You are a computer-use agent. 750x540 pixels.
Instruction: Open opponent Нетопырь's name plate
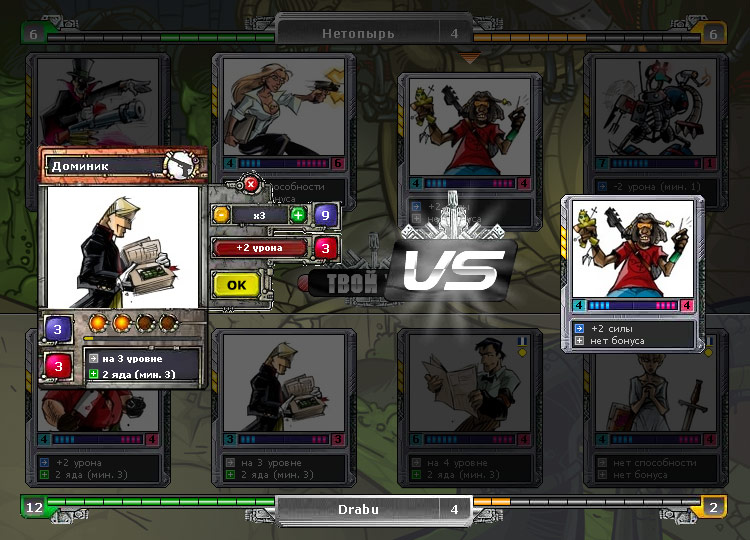[372, 33]
